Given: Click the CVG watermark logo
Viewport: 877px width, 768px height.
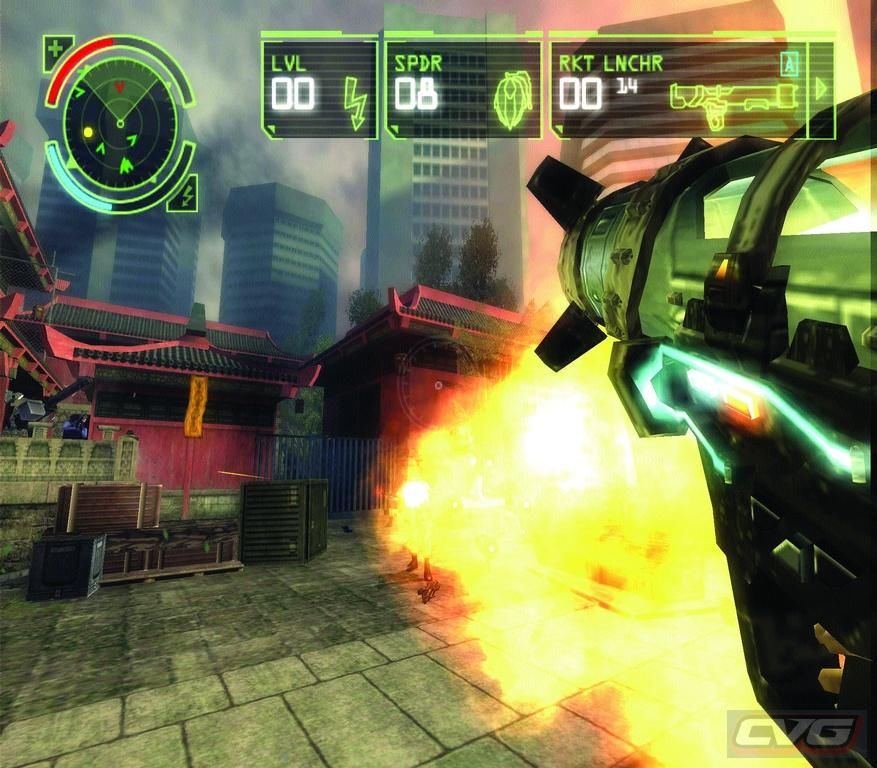Looking at the screenshot, I should point(796,733).
